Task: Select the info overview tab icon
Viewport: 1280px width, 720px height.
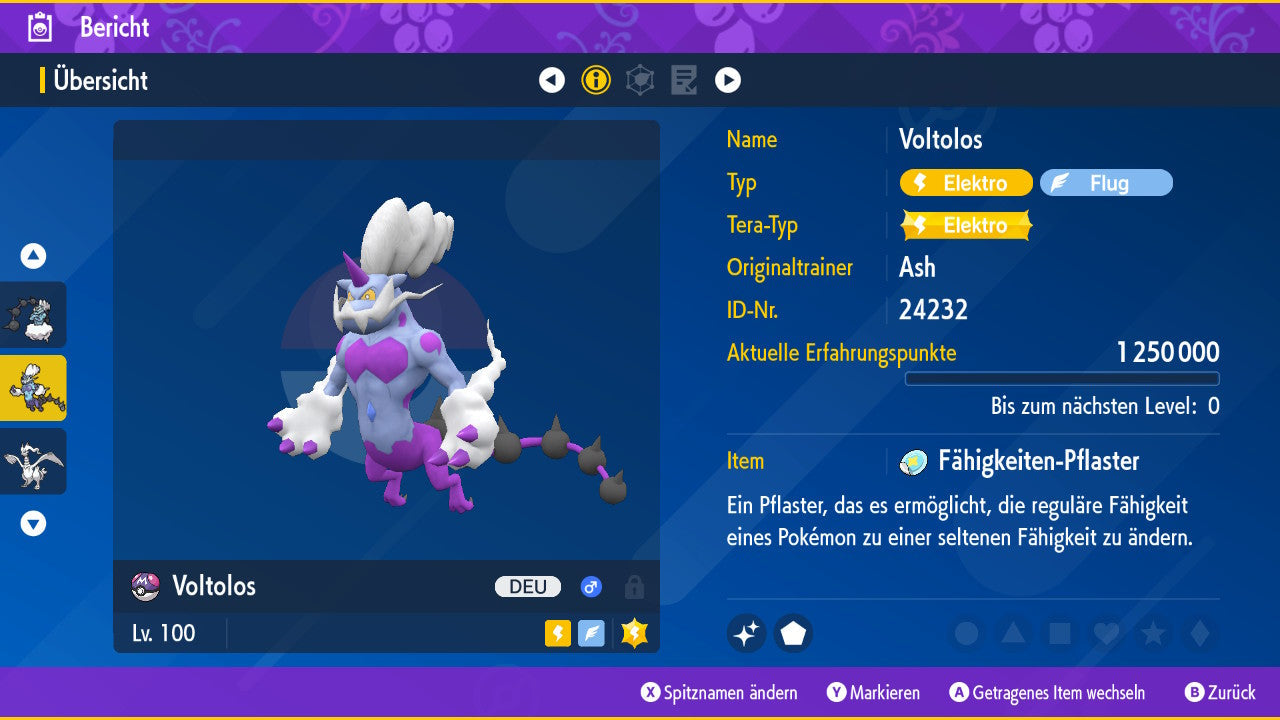Action: pos(596,80)
